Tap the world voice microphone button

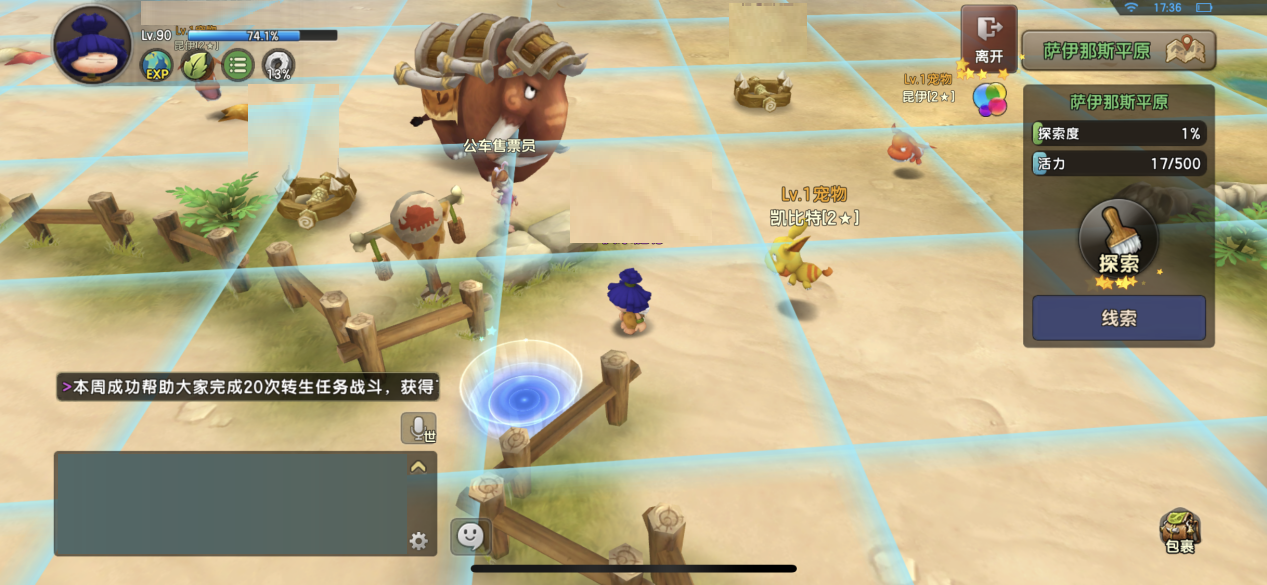tap(418, 428)
